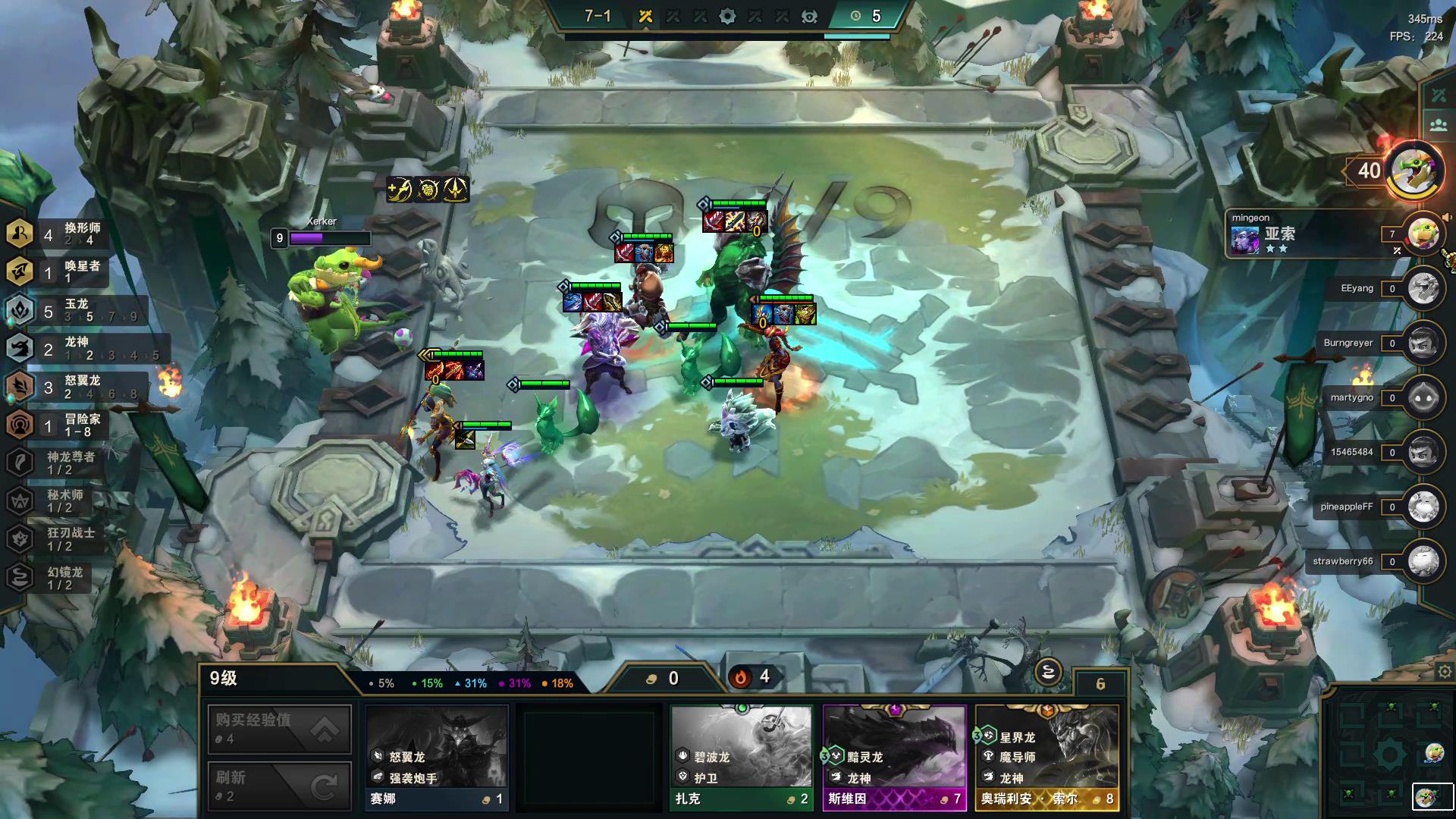Open the gear settings icon
Image resolution: width=1456 pixels, height=819 pixels.
pyautogui.click(x=1445, y=672)
